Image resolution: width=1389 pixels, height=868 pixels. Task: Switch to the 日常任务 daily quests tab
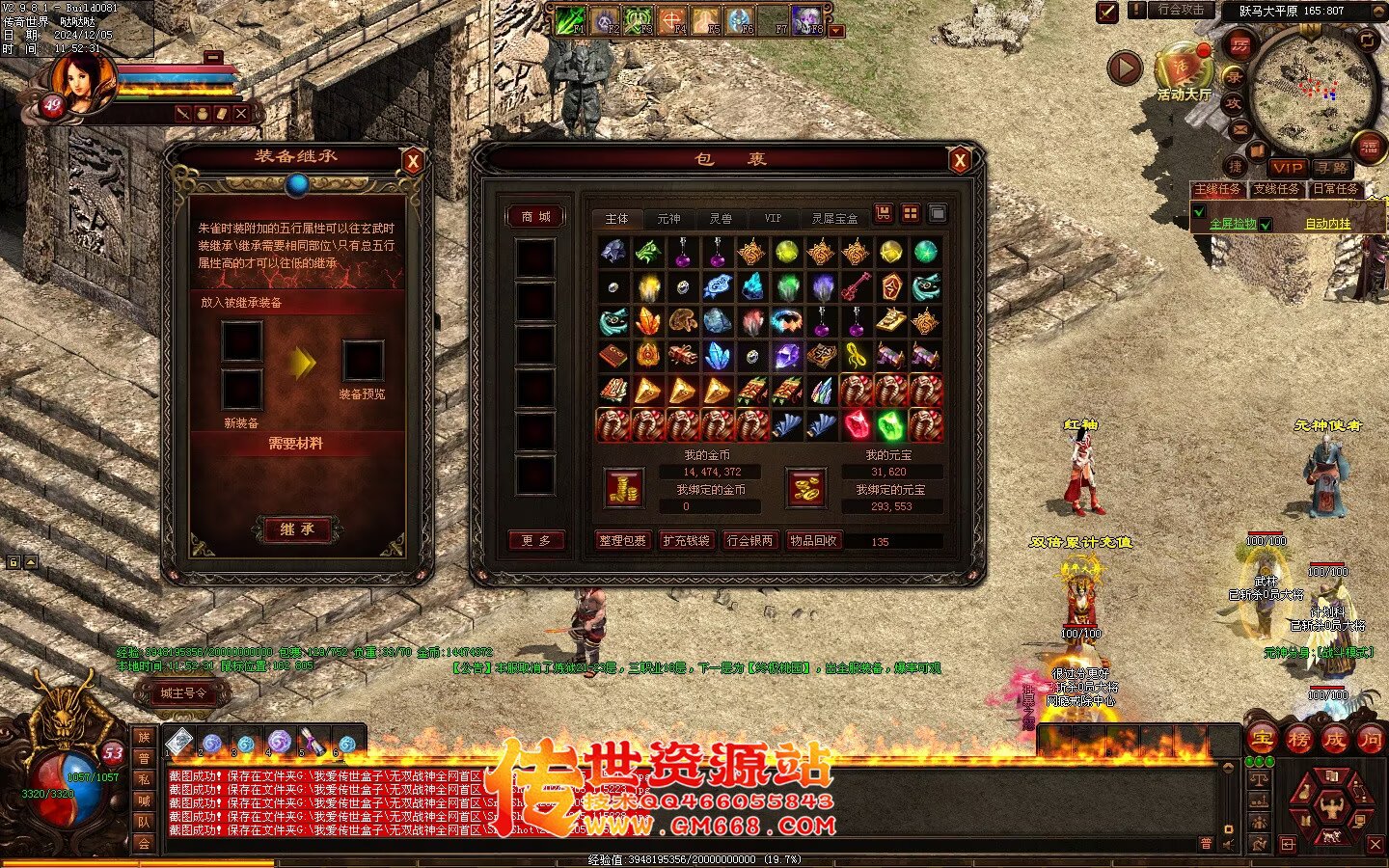click(x=1335, y=190)
